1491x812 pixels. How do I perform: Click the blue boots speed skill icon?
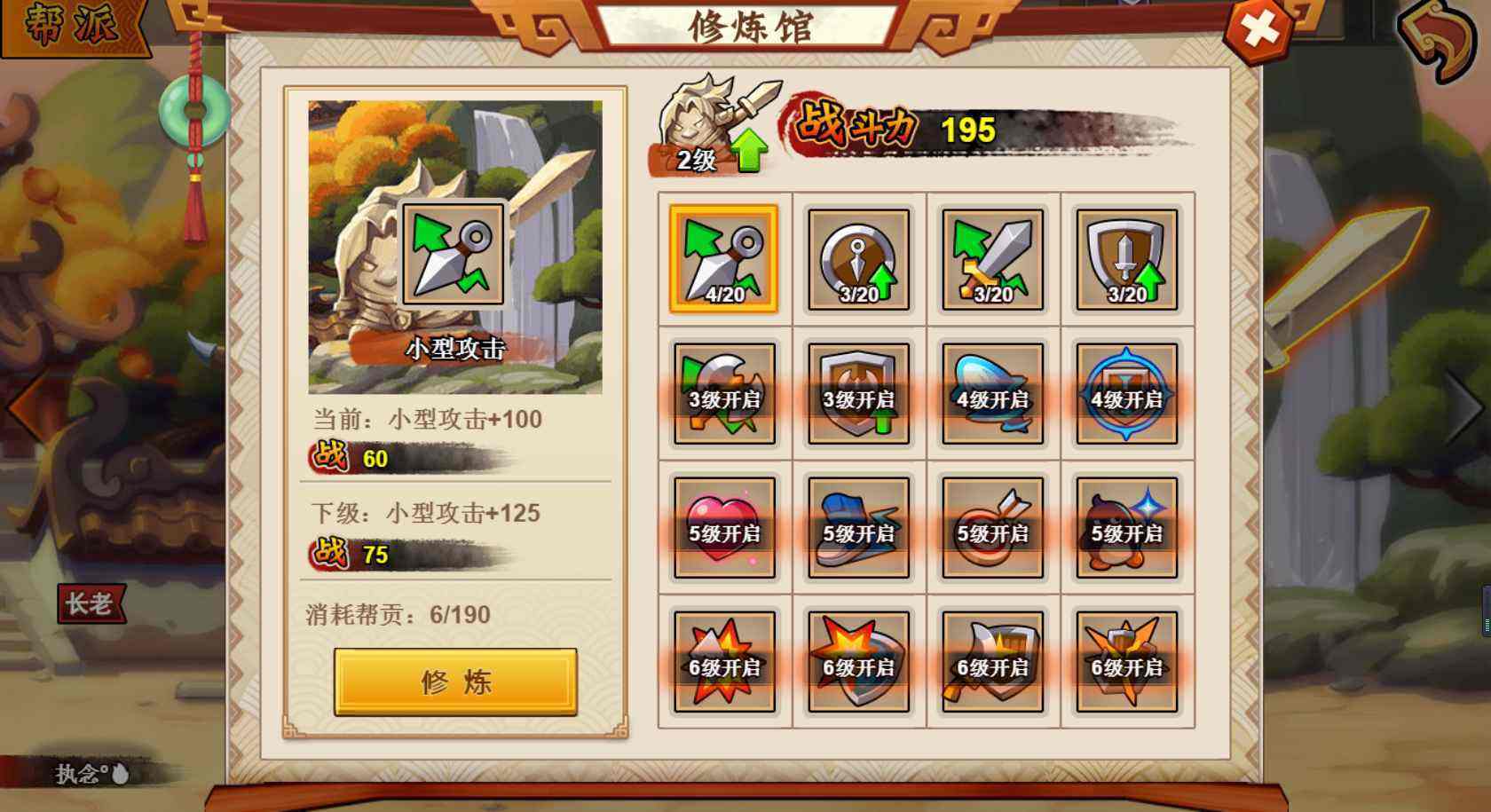[857, 528]
